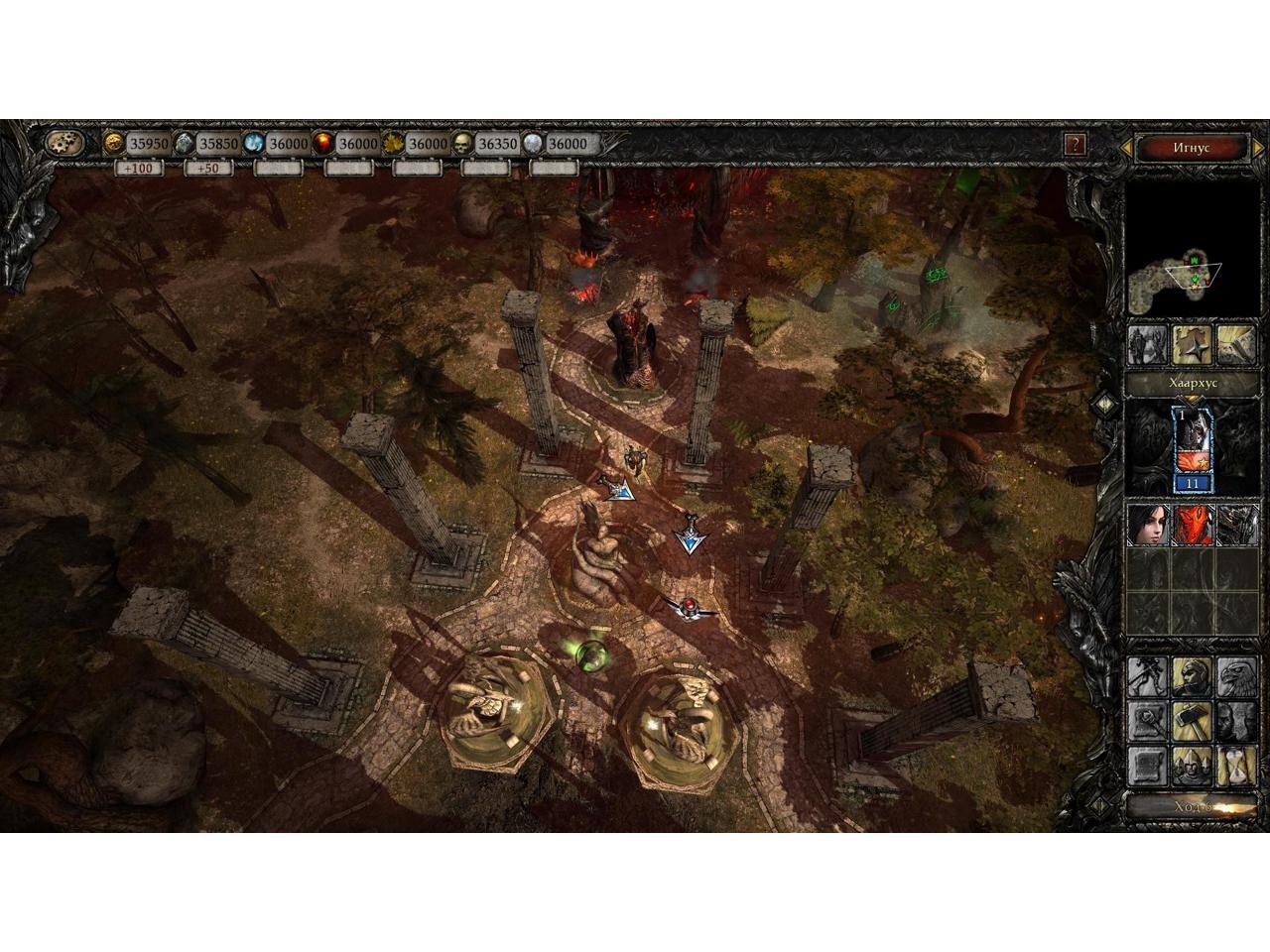Viewport: 1270px width, 952px height.
Task: End turn with the Ход button
Action: pos(1191,806)
